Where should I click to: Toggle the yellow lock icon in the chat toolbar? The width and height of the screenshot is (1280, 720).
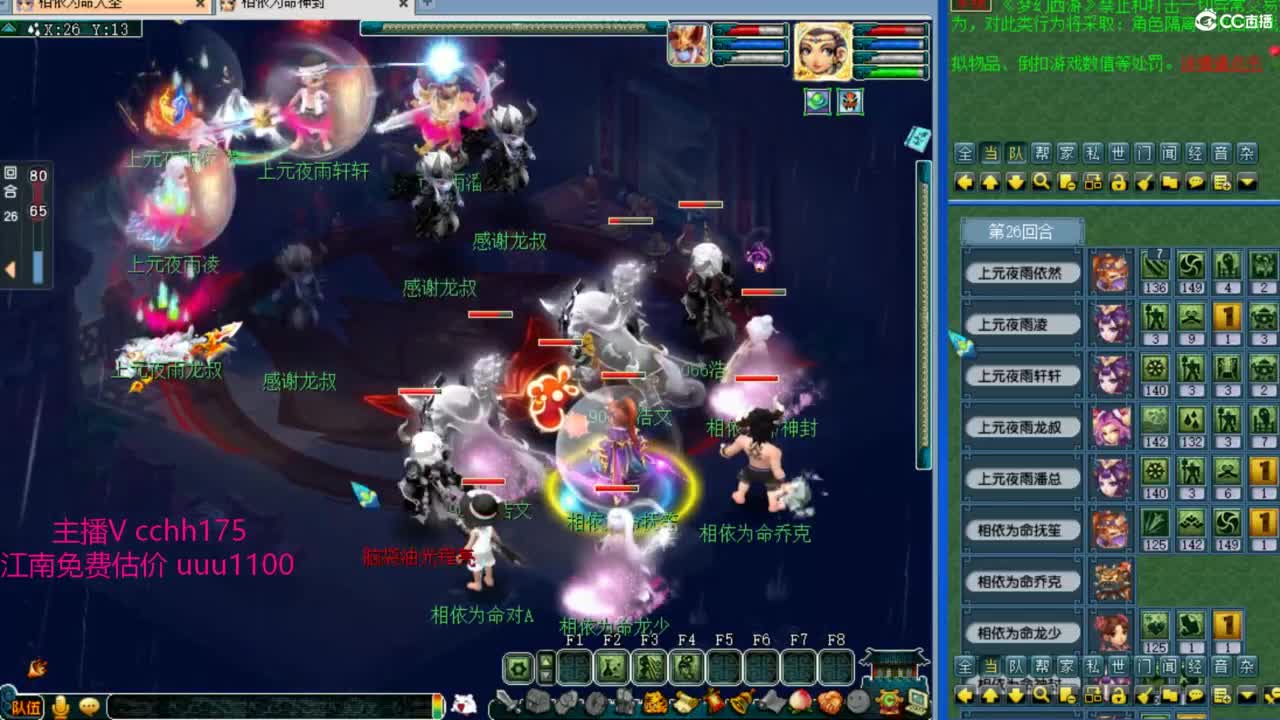(x=1118, y=183)
